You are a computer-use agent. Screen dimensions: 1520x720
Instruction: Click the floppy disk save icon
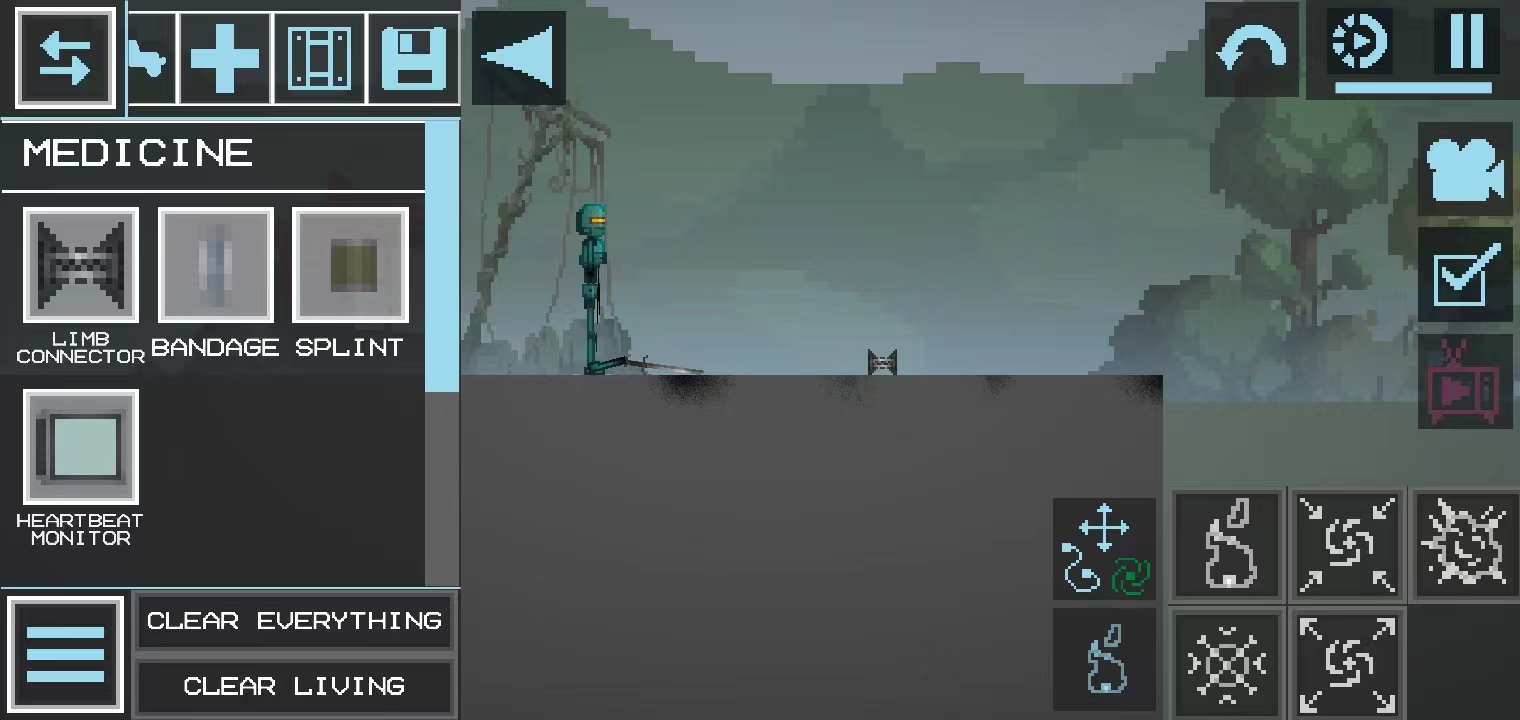414,58
